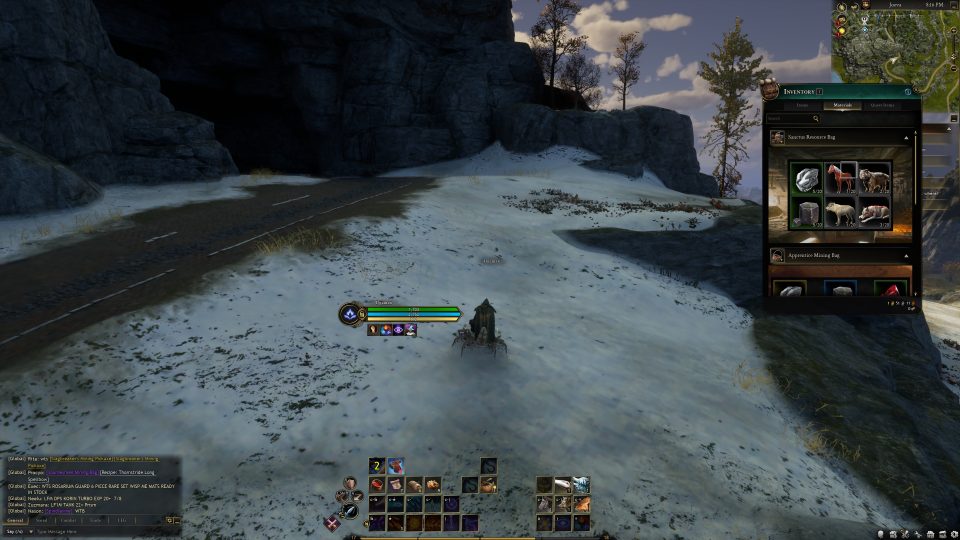The image size is (960, 540).
Task: Open the Combat chat tab
Action: [68, 521]
